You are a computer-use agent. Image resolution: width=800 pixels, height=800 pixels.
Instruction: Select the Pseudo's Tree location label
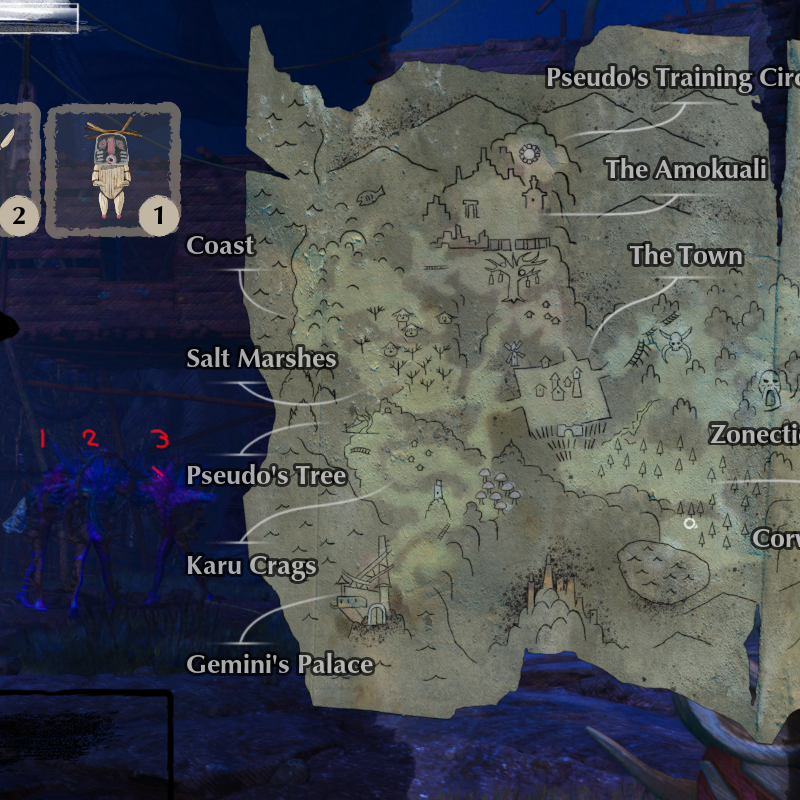click(266, 476)
